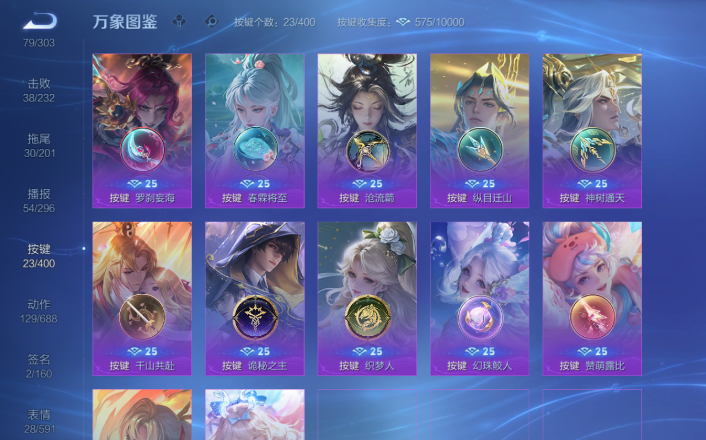The height and width of the screenshot is (440, 706).
Task: Open the 春霖将至 button skin card
Action: coord(255,130)
